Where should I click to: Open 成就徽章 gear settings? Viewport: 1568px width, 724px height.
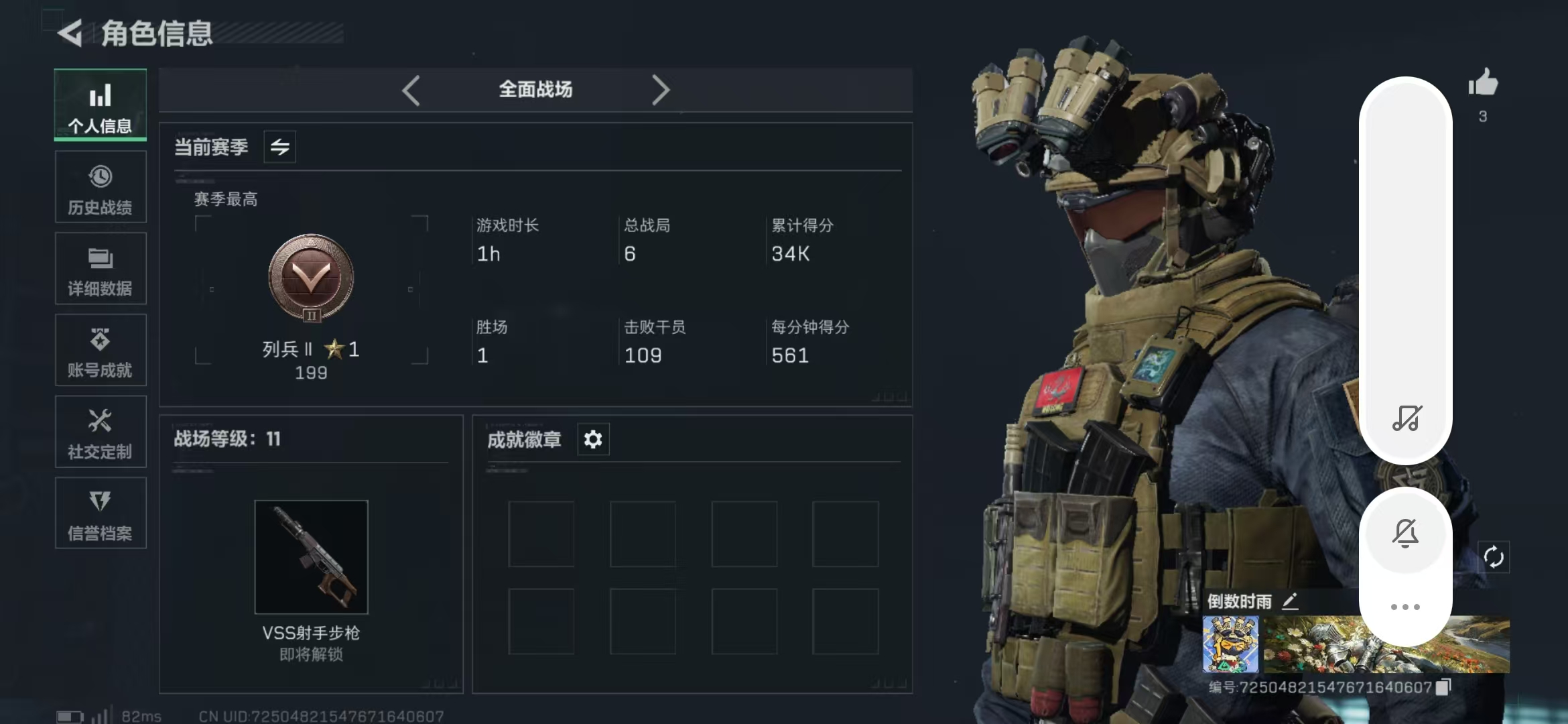[593, 440]
